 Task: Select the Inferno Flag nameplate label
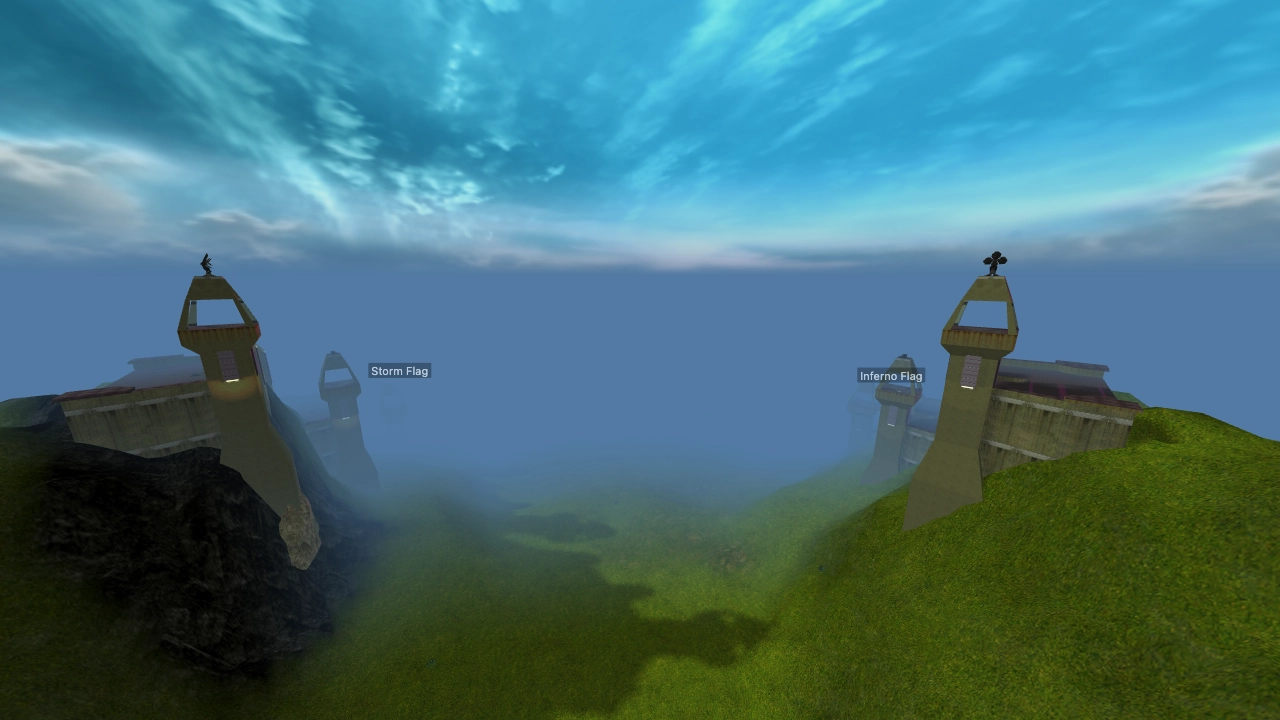pos(892,376)
